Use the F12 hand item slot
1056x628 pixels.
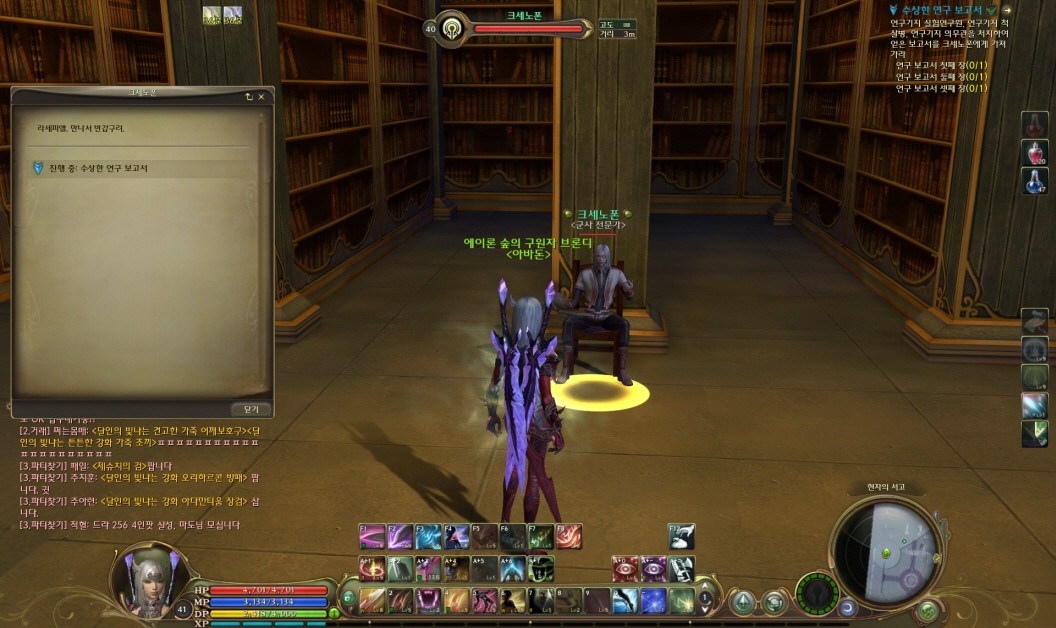tap(682, 537)
